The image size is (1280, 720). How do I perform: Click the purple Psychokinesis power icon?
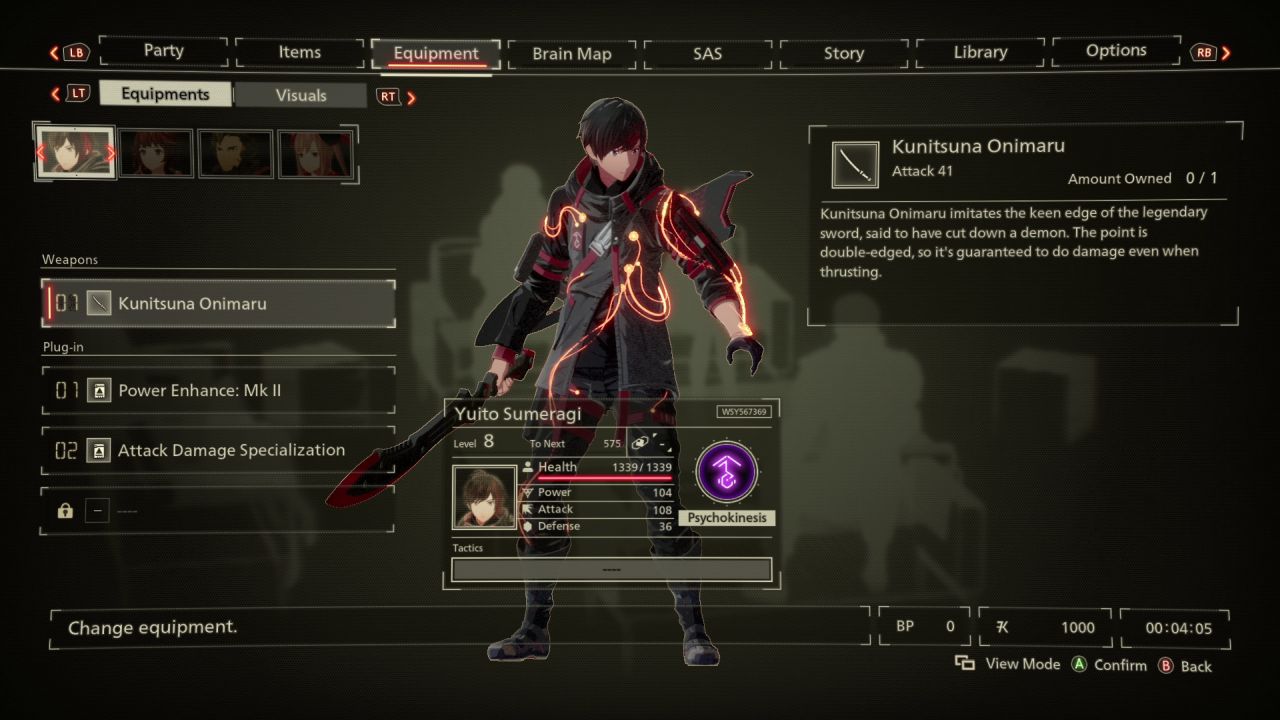coord(726,472)
